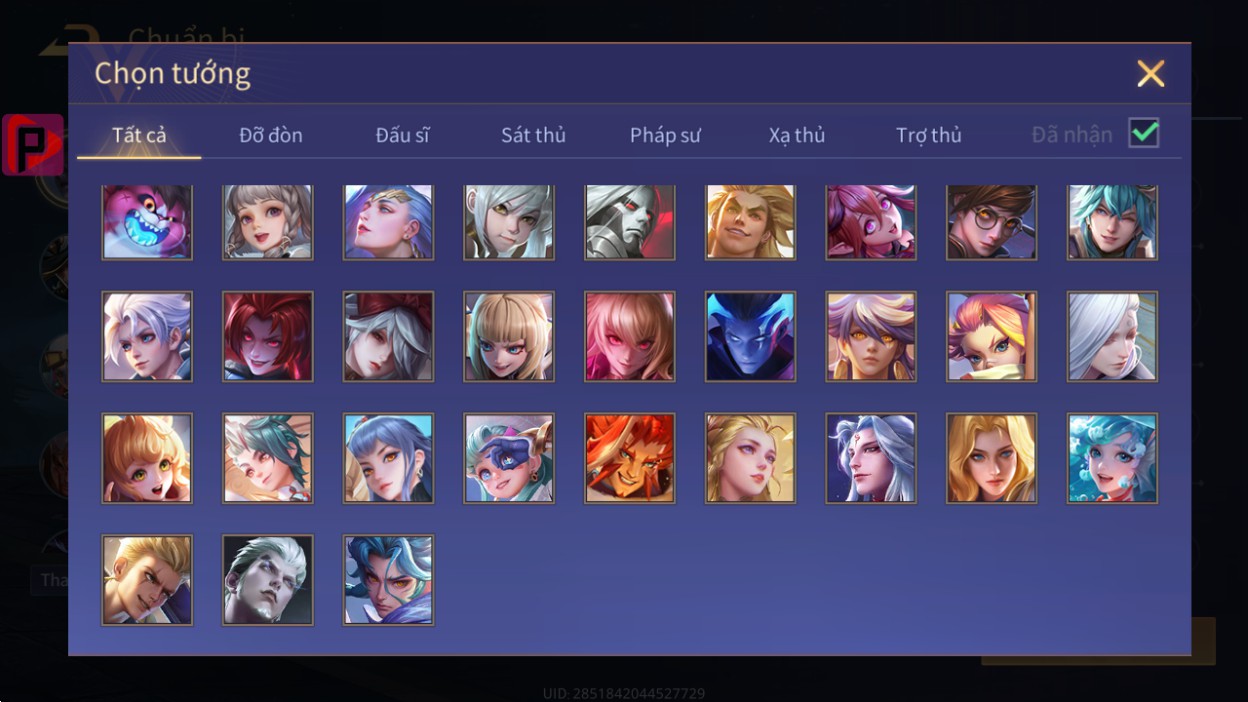Choose the hero with the purple eye mask

tap(509, 458)
